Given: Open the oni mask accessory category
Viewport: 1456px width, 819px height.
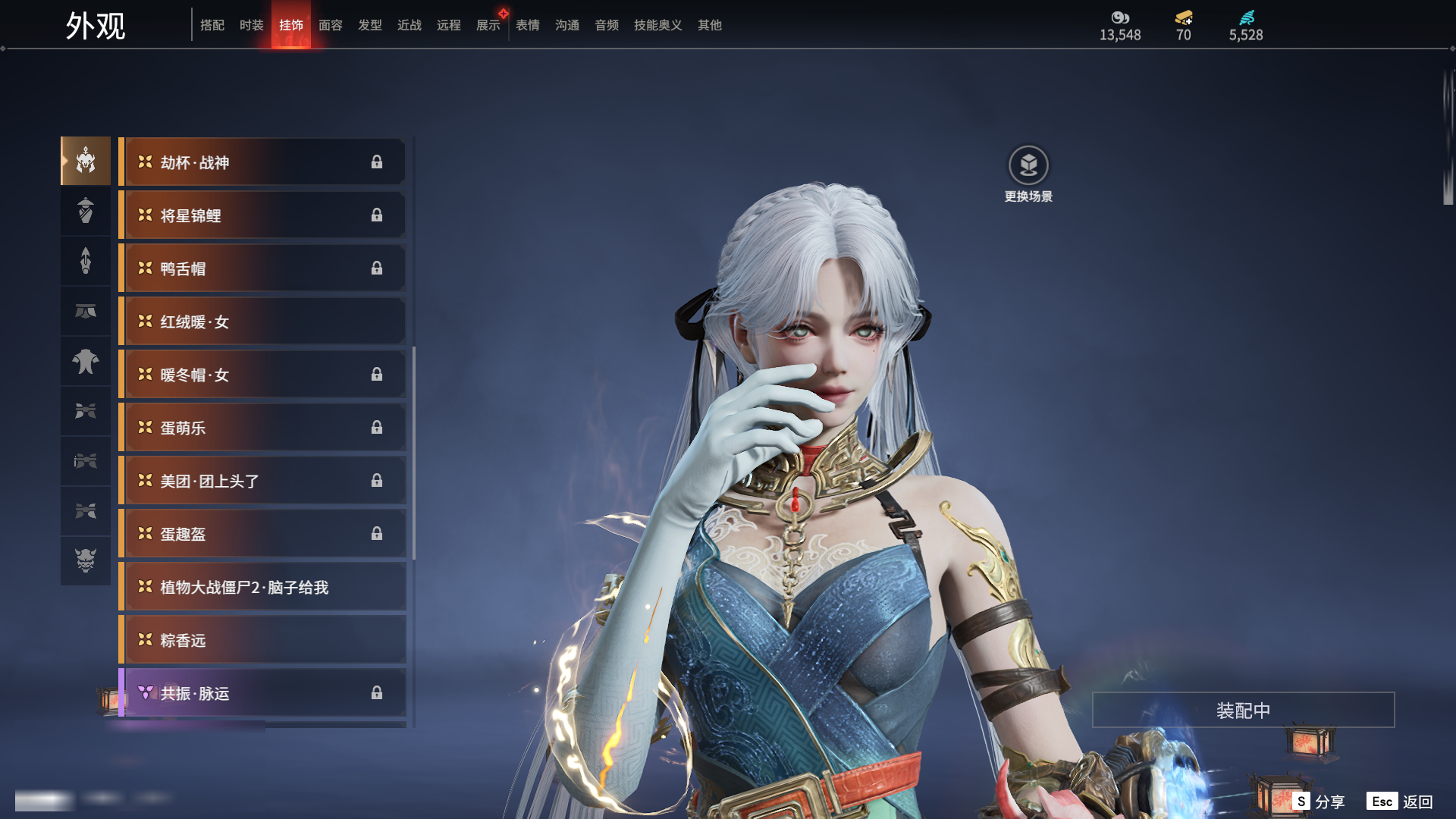Looking at the screenshot, I should pyautogui.click(x=86, y=560).
